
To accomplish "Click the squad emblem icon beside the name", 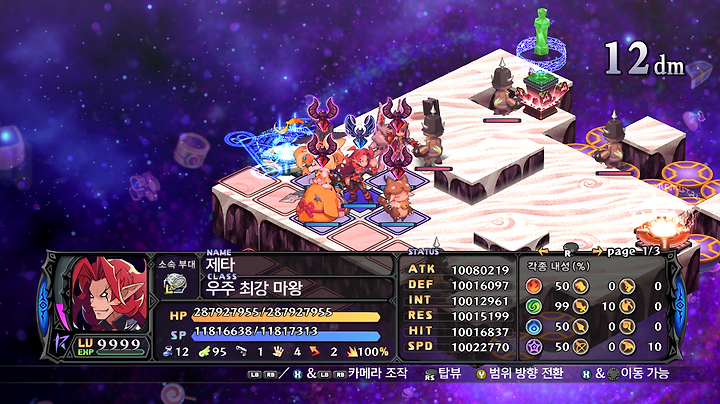I will [x=174, y=283].
